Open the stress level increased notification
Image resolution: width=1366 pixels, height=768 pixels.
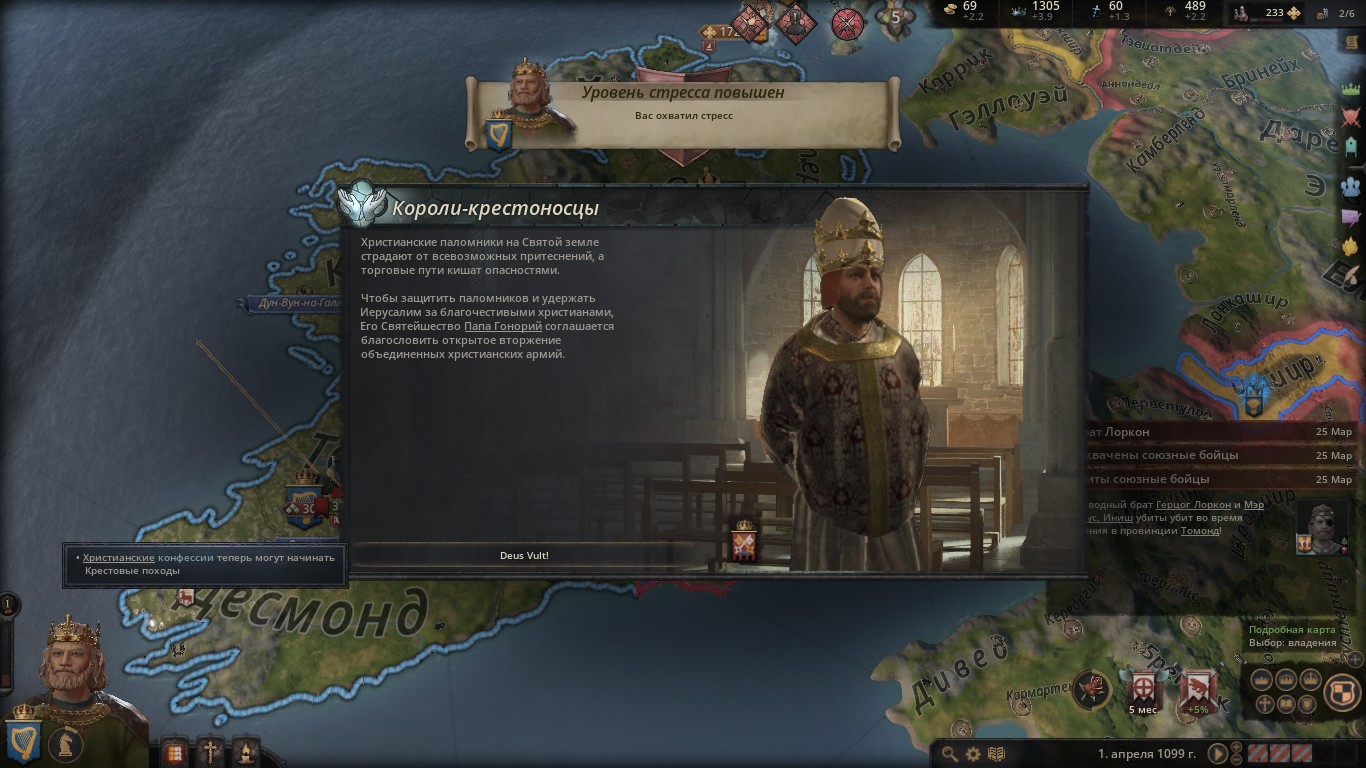682,103
